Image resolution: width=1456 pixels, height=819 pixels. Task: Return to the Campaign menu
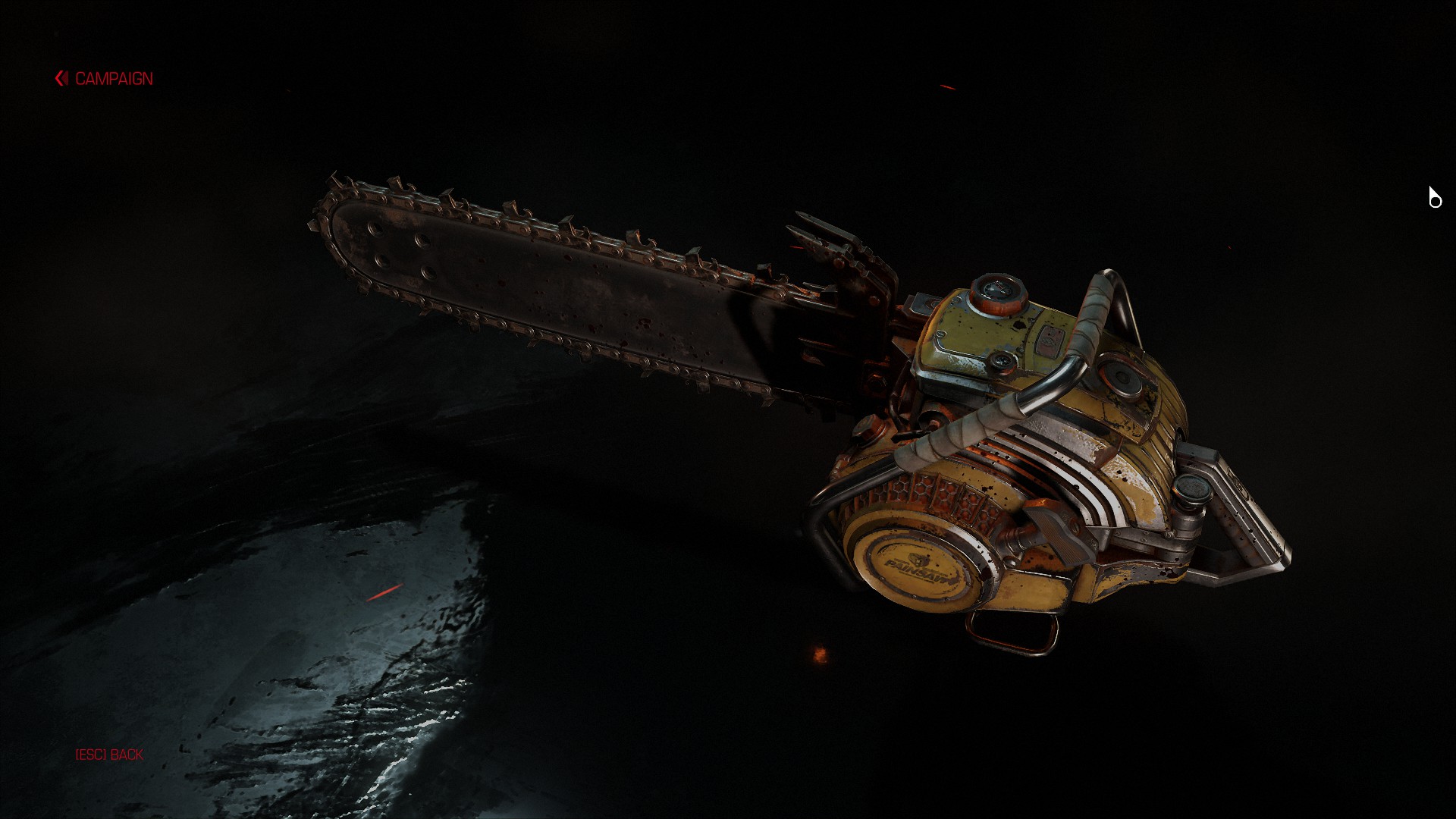click(x=105, y=79)
